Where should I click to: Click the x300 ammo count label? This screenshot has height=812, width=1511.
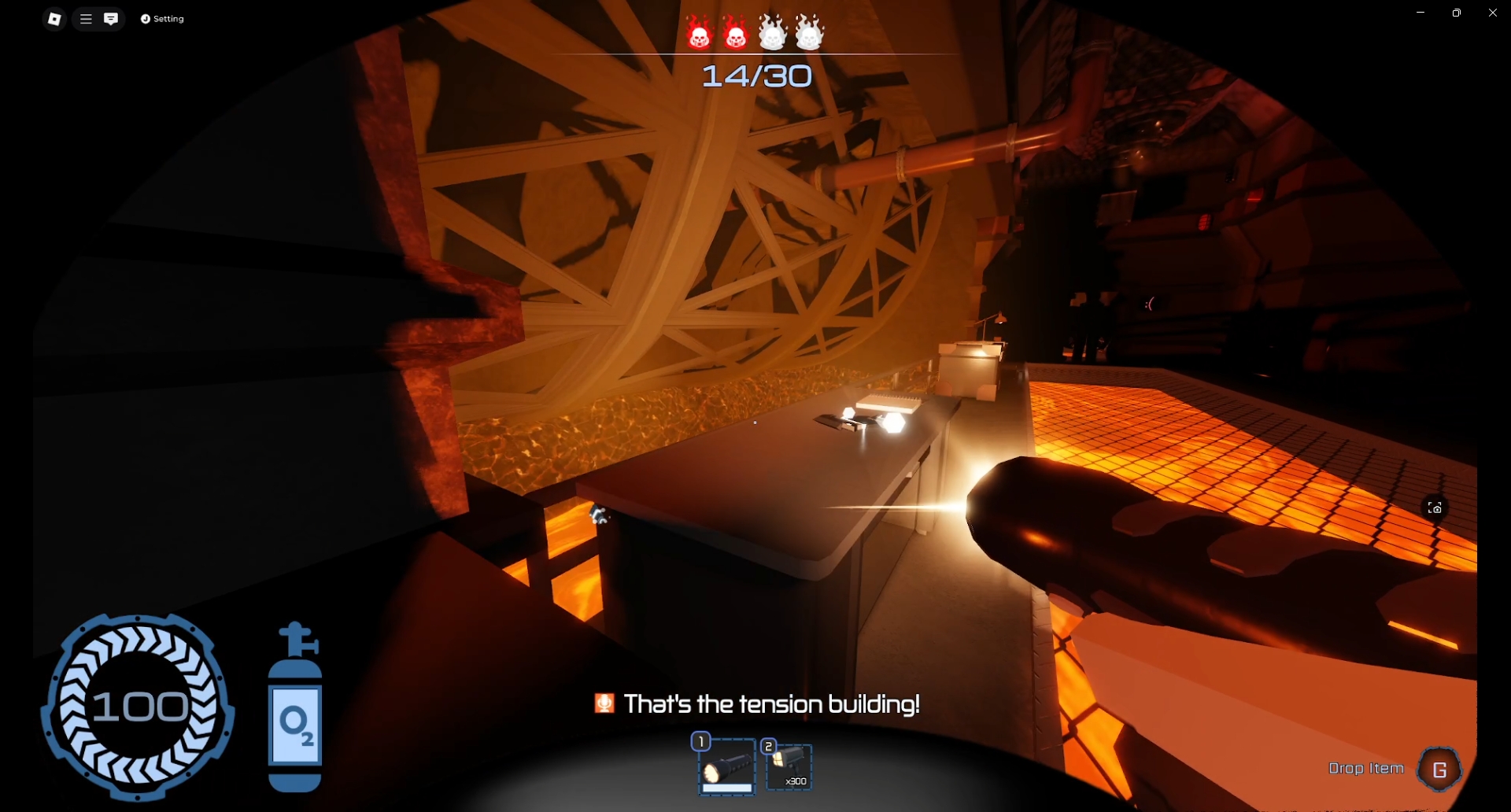795,781
